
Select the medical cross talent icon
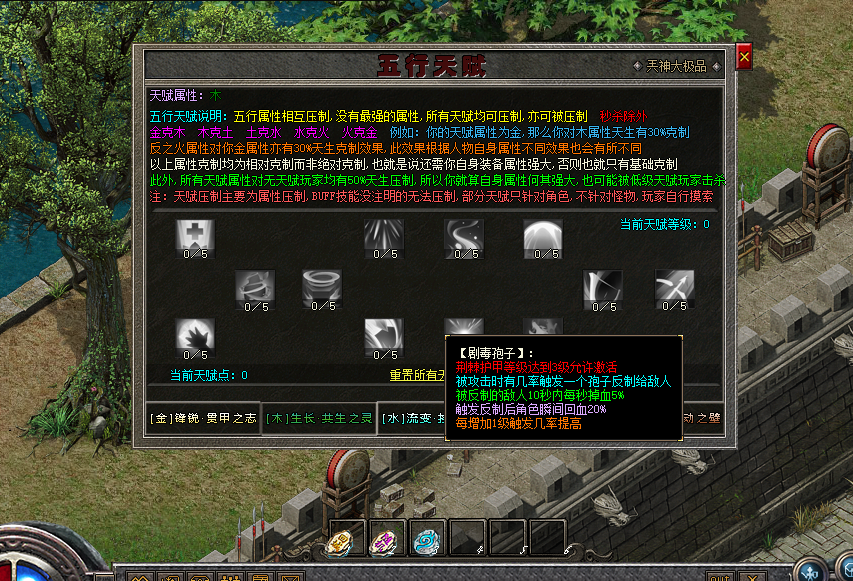click(x=195, y=236)
